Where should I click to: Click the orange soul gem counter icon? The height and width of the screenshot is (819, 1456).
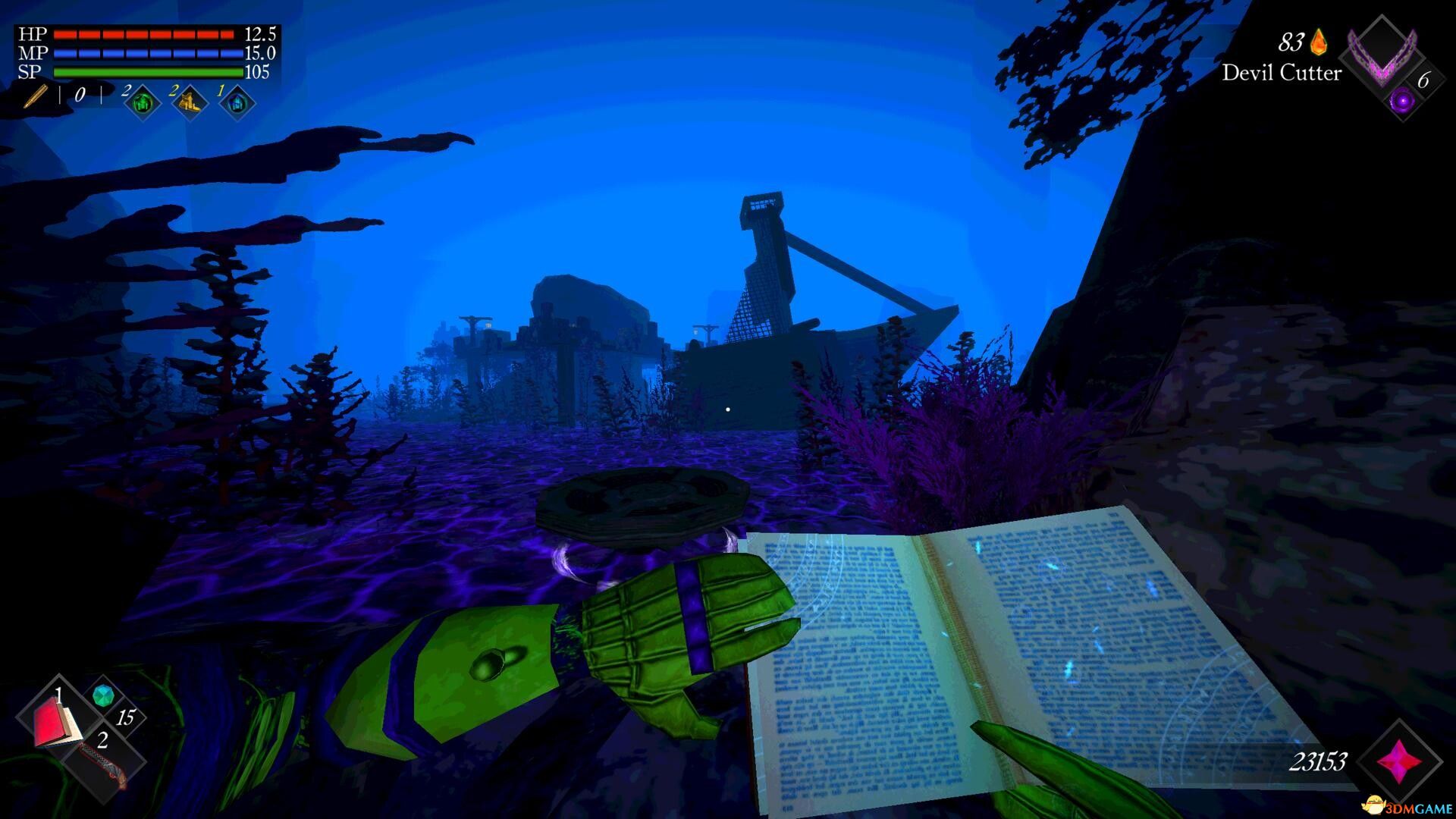point(1319,44)
